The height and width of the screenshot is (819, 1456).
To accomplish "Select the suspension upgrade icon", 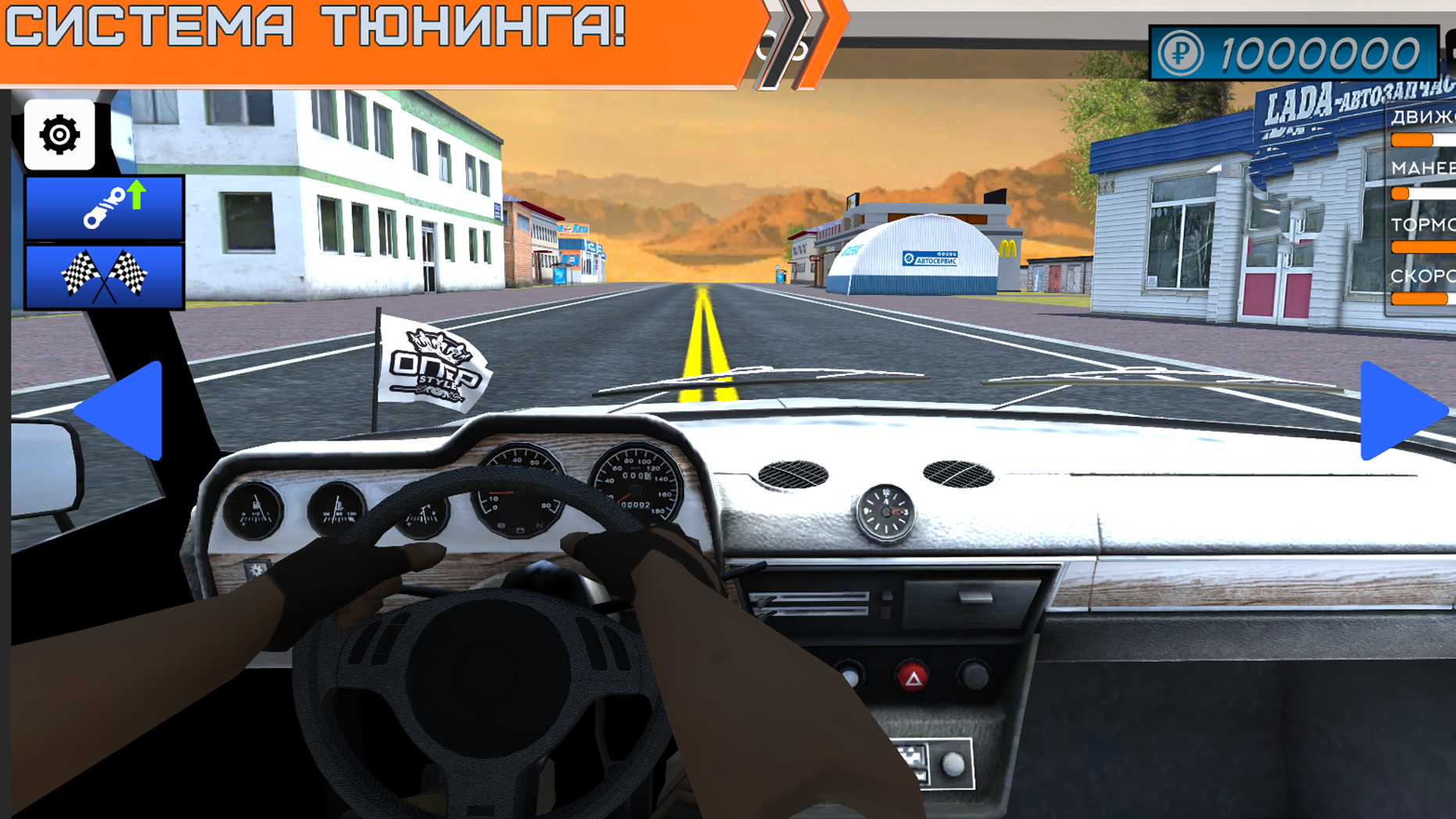I will click(x=104, y=206).
